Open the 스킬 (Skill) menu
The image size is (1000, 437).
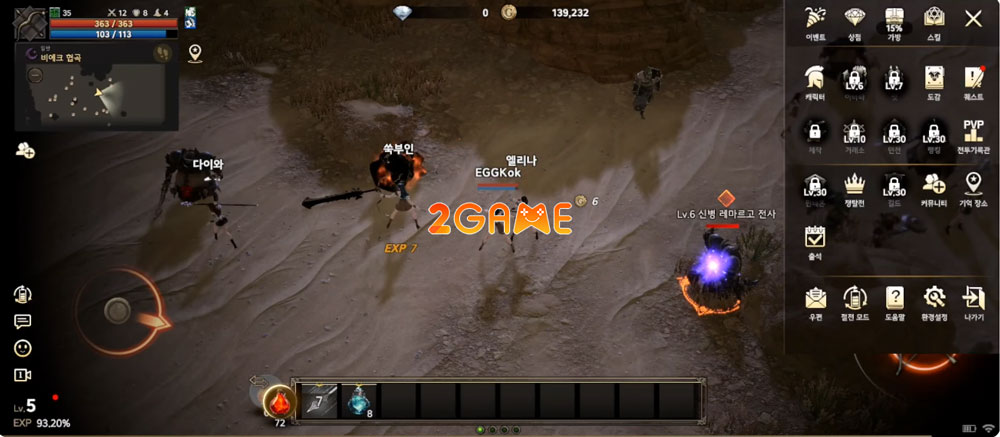pos(933,20)
